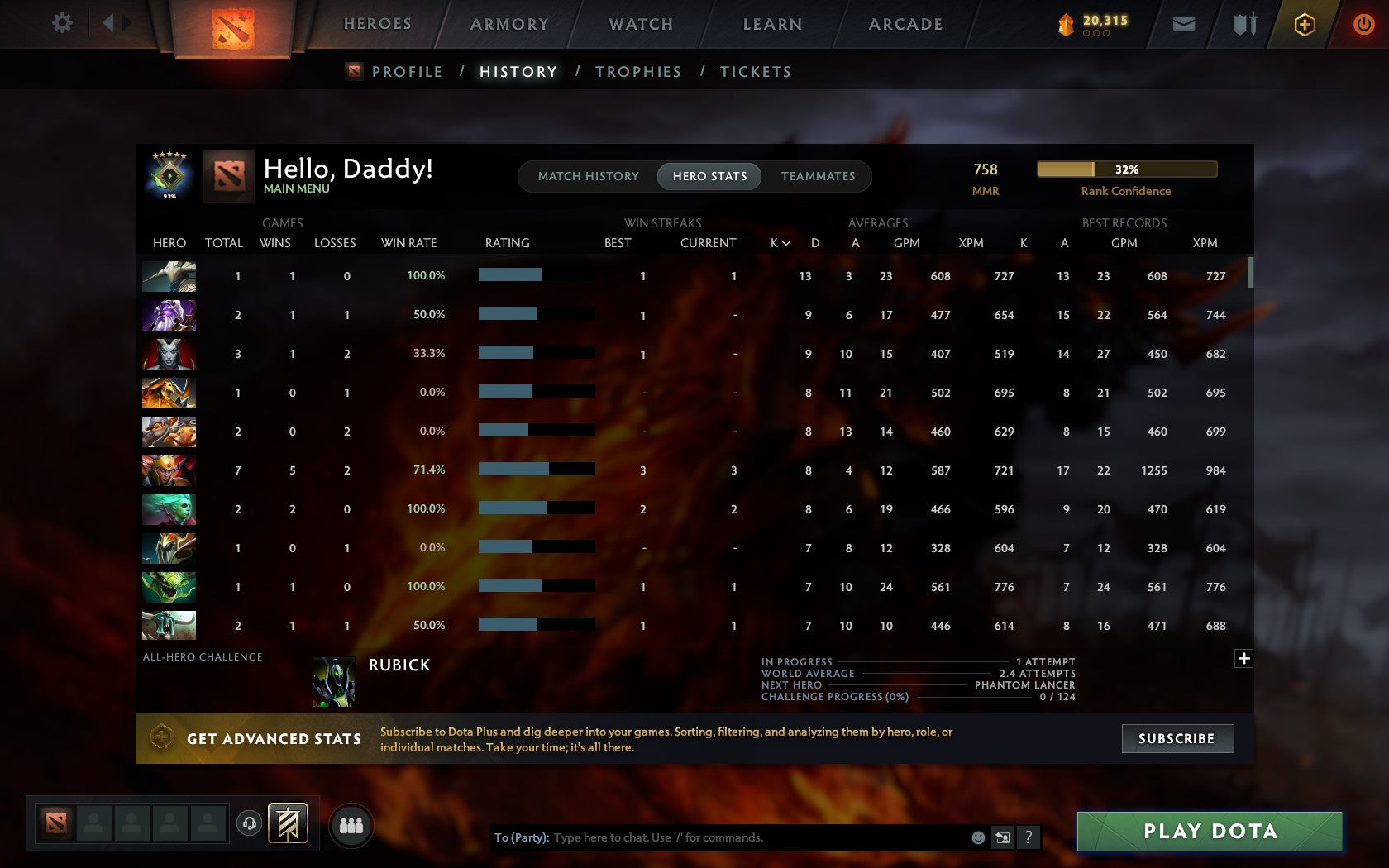Click the settings gear icon
The width and height of the screenshot is (1389, 868).
(60, 24)
